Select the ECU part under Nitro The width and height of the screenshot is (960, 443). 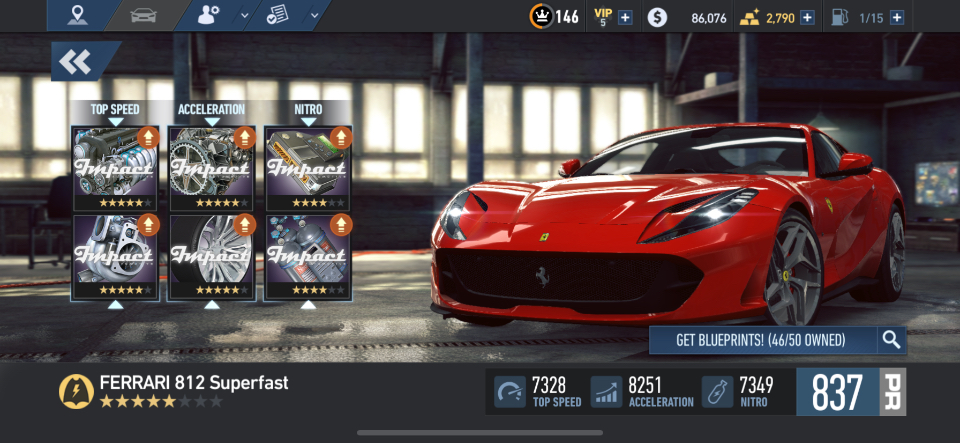(x=308, y=168)
